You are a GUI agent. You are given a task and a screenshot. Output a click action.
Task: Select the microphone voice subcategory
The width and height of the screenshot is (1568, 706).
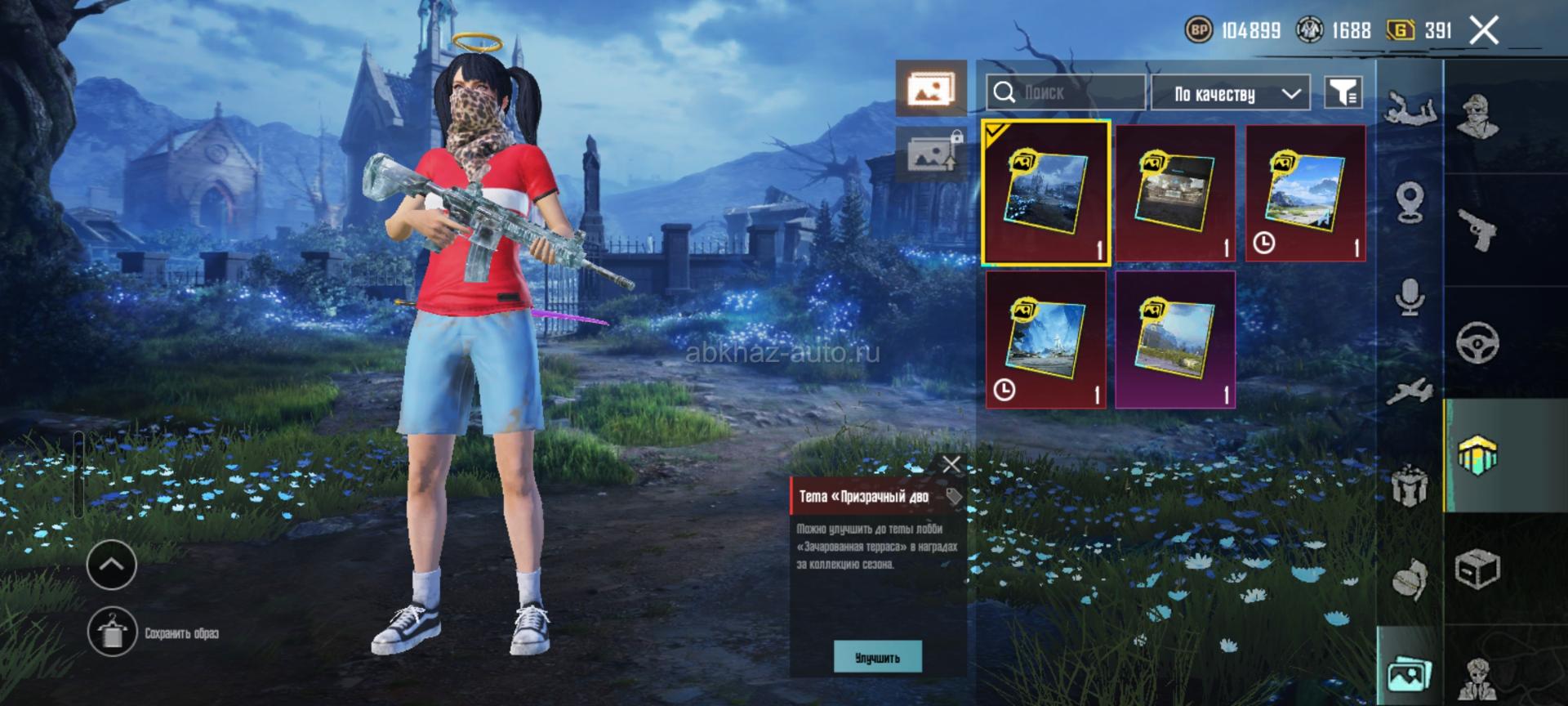click(1410, 297)
